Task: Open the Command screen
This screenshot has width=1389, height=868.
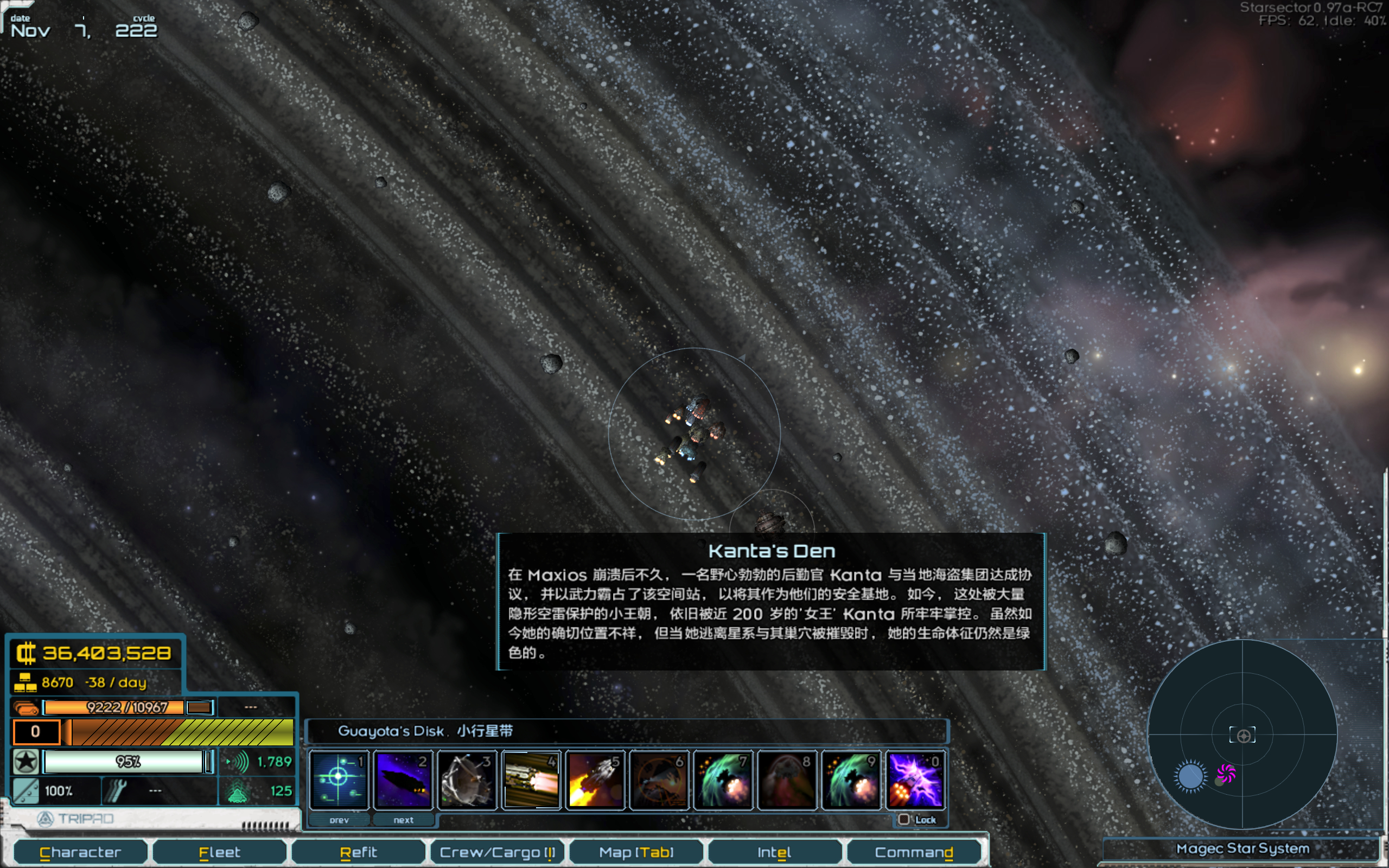Action: click(x=913, y=852)
